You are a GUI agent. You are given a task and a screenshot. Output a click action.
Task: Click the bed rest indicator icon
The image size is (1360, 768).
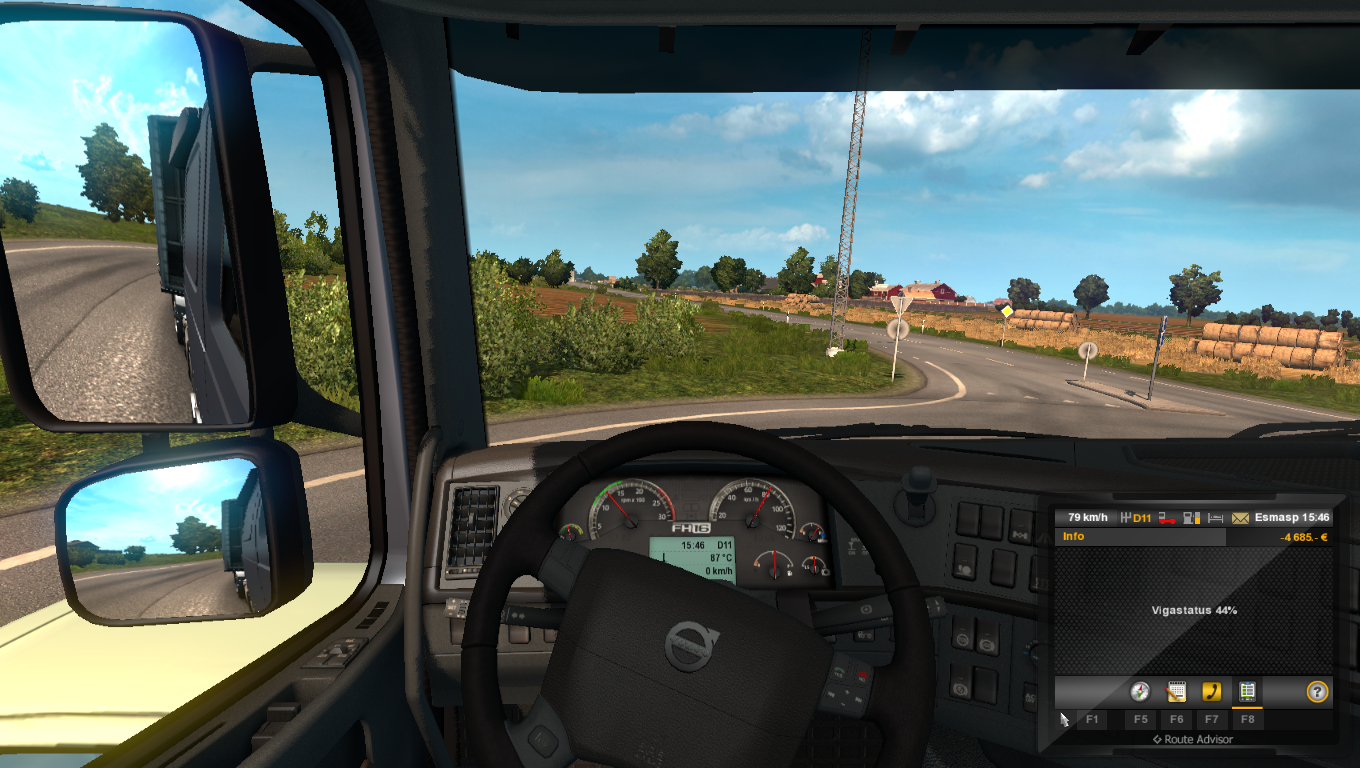click(x=1216, y=518)
